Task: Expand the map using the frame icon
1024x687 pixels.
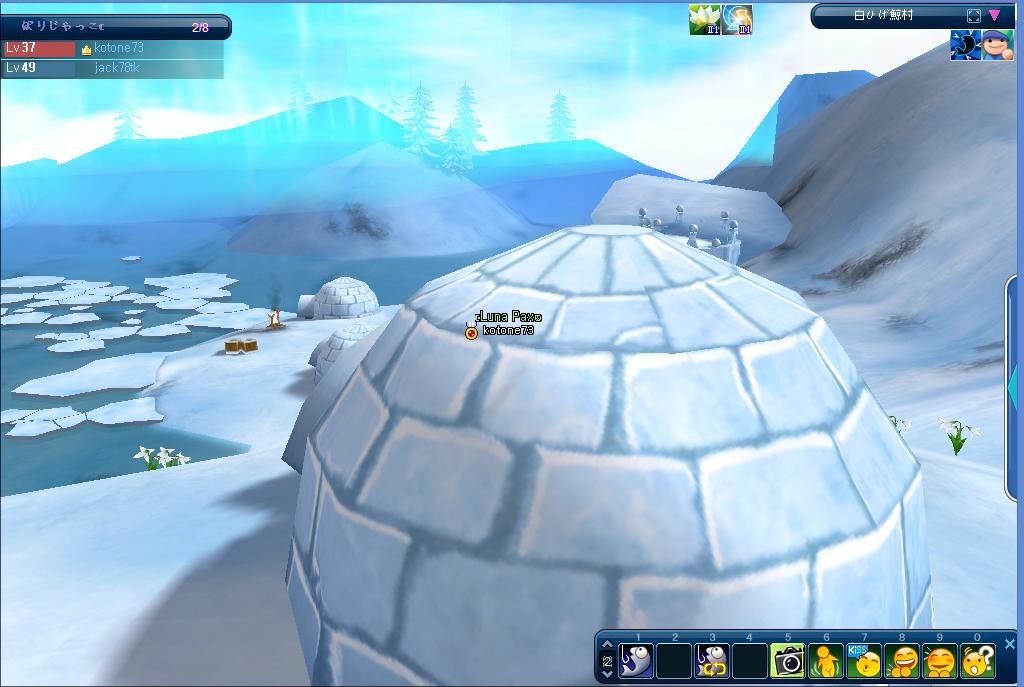Action: (974, 15)
